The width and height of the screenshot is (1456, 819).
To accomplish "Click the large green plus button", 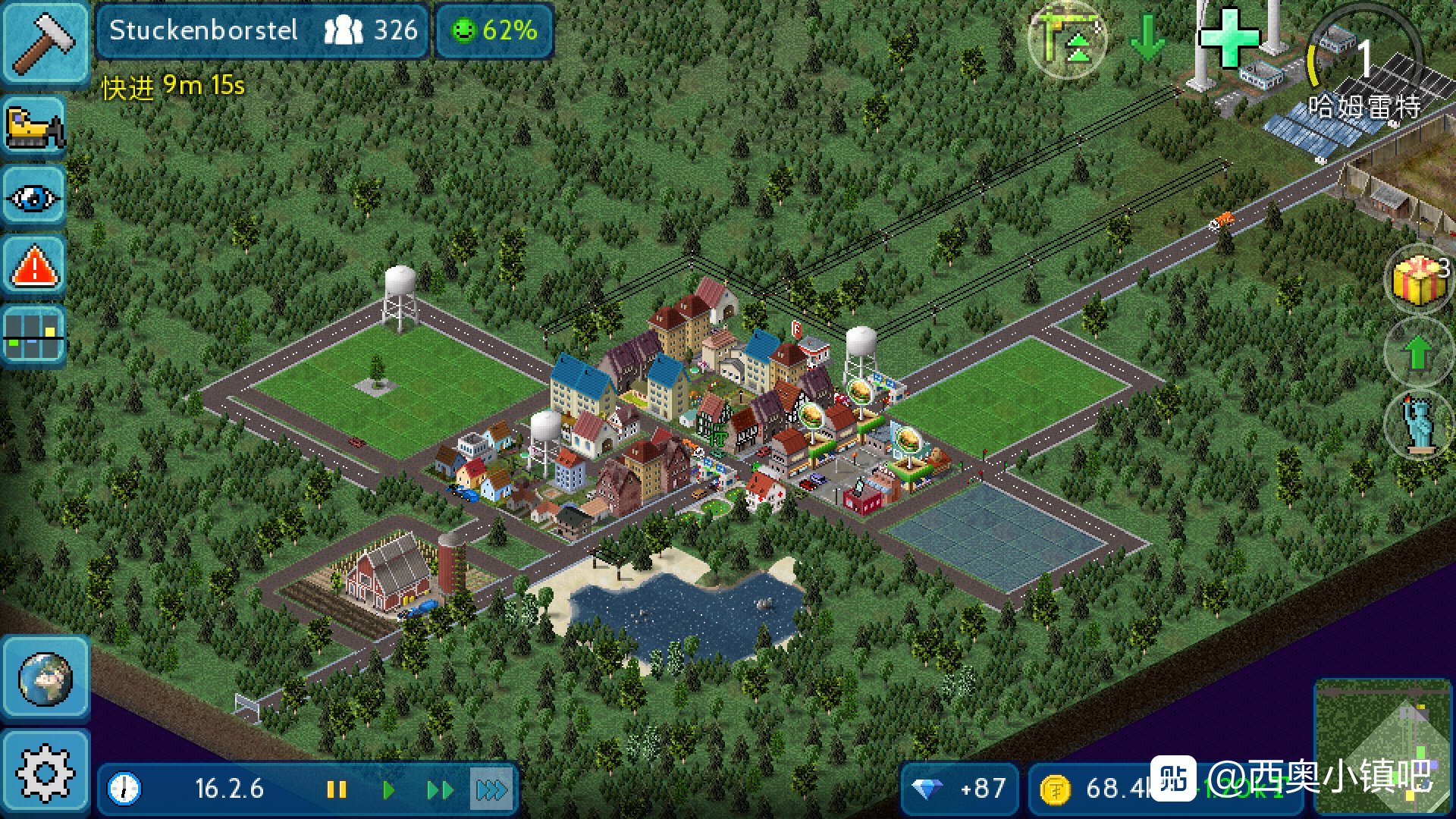I will pos(1227,38).
